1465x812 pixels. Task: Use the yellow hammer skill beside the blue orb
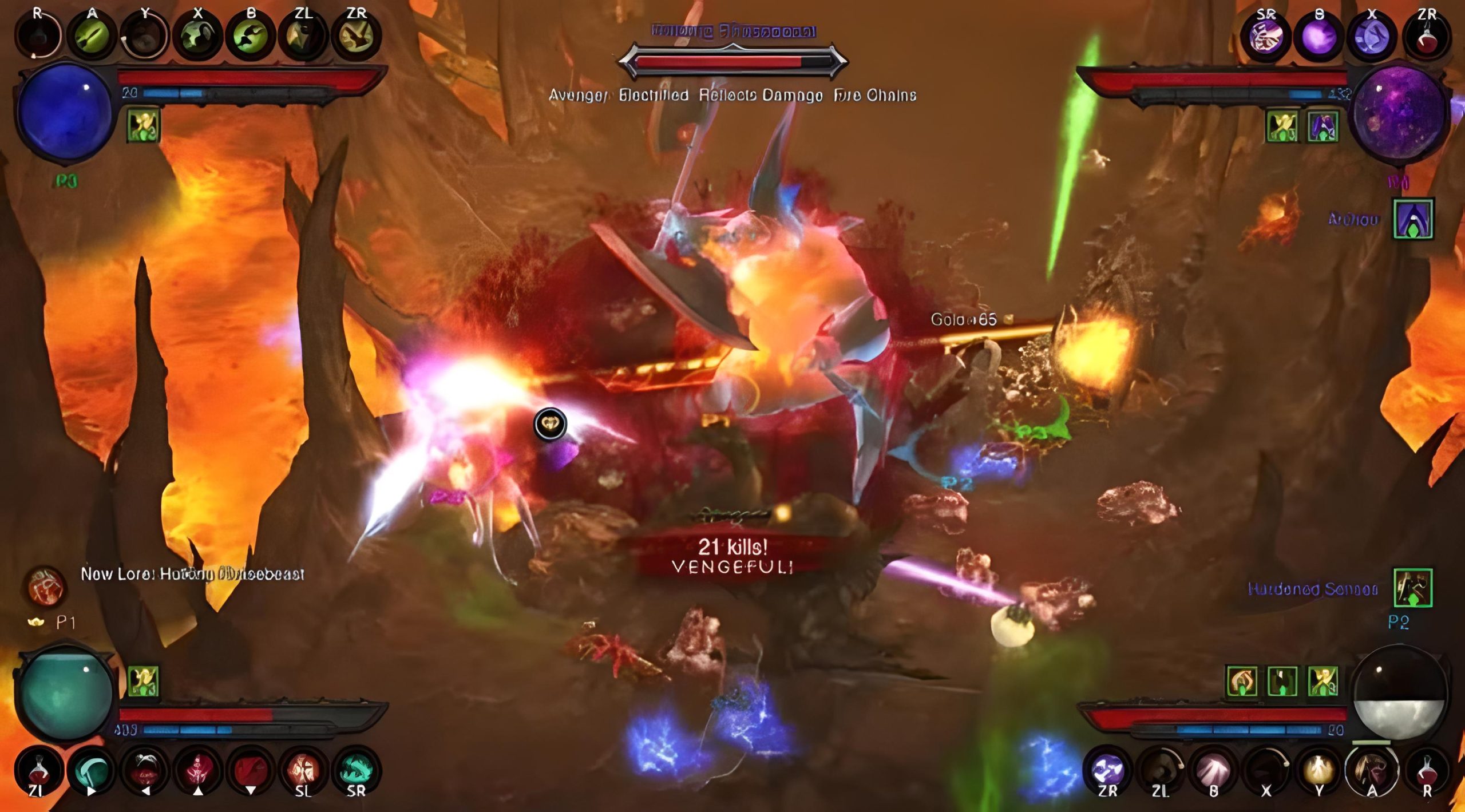(x=356, y=35)
